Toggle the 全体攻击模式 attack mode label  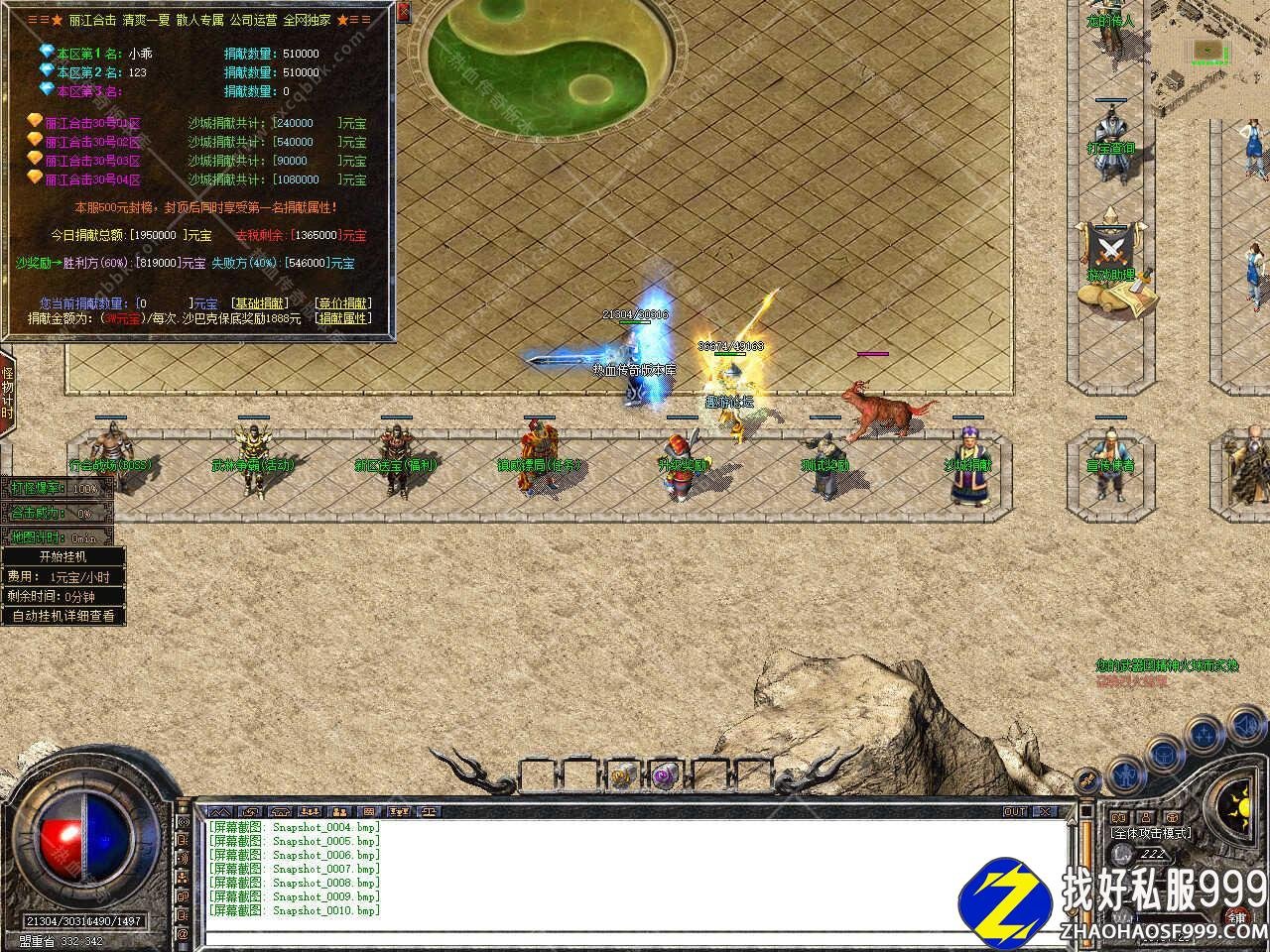coord(1151,833)
